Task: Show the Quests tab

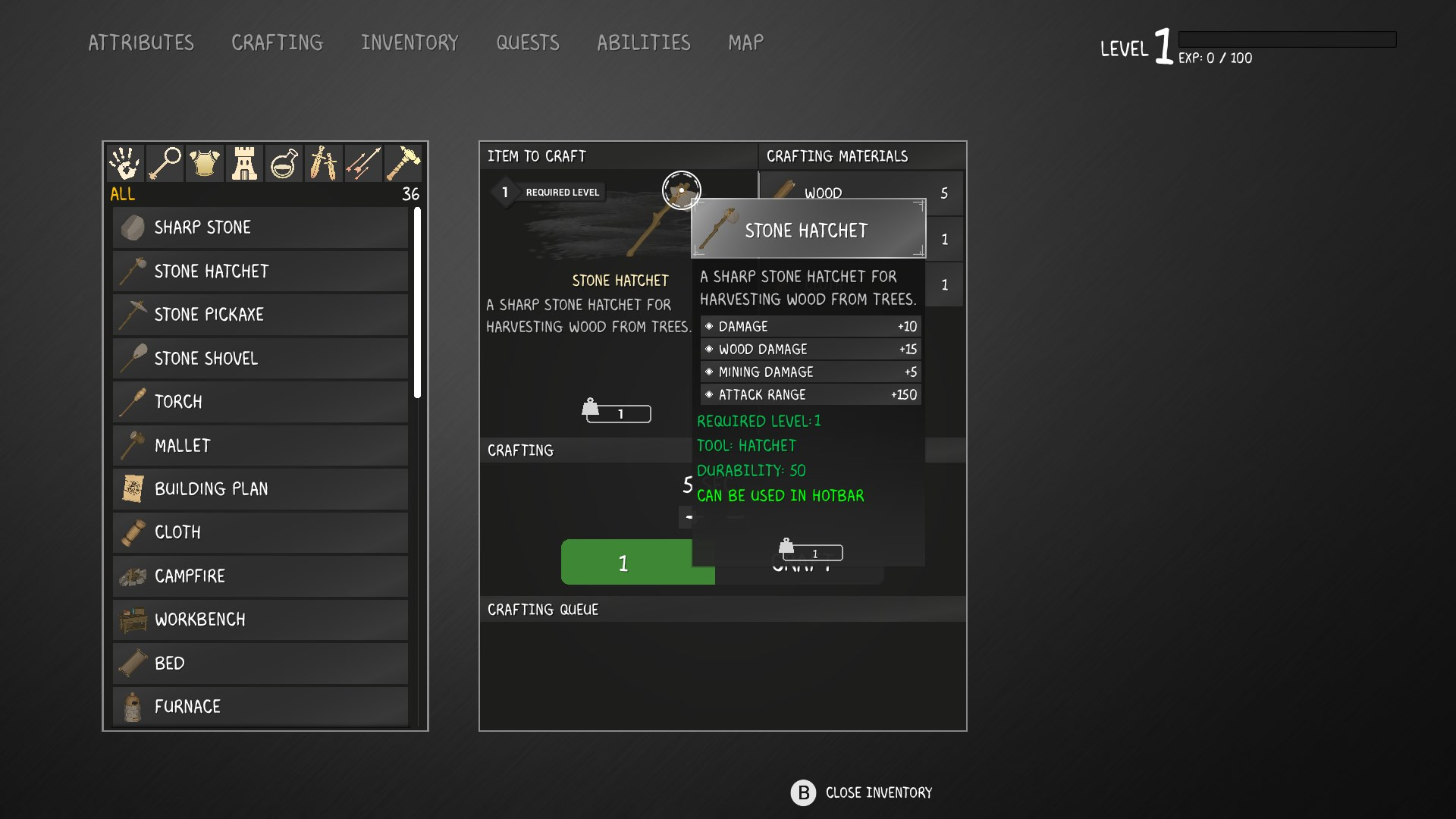Action: [528, 42]
